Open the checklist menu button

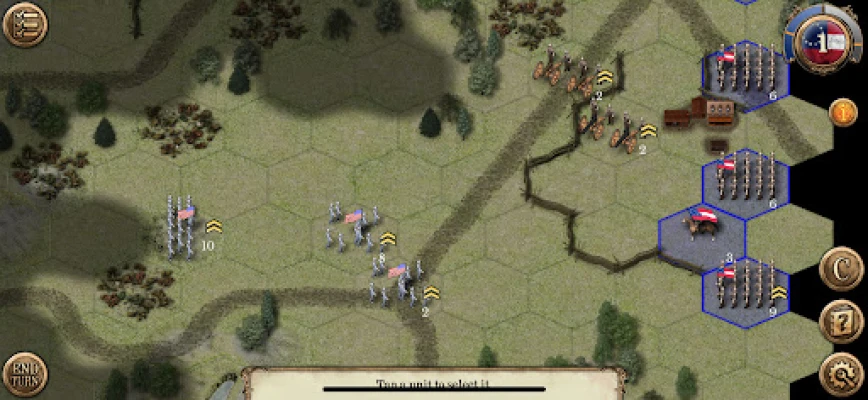point(24,25)
